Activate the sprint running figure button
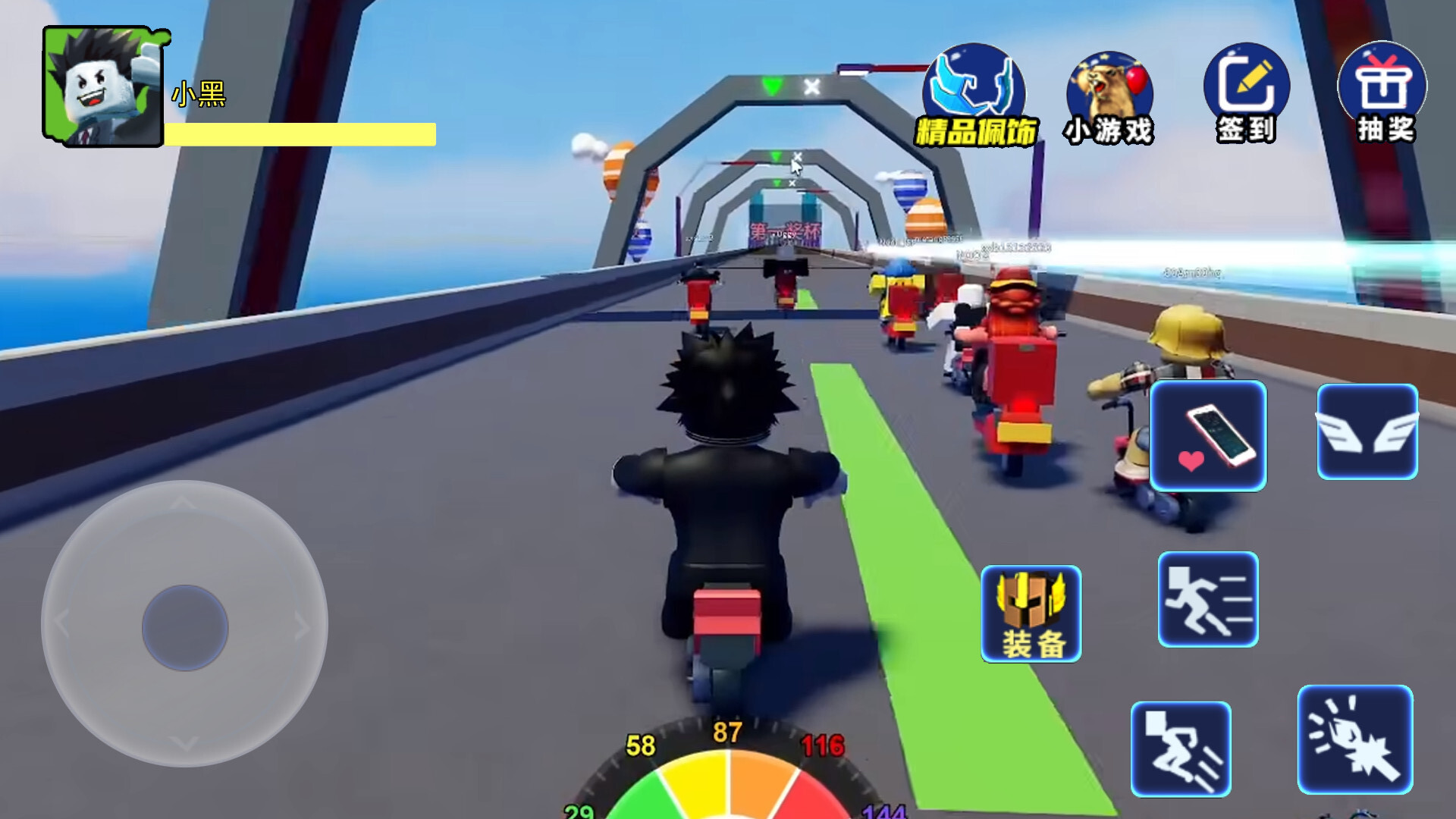Viewport: 1456px width, 819px height. (x=1208, y=600)
